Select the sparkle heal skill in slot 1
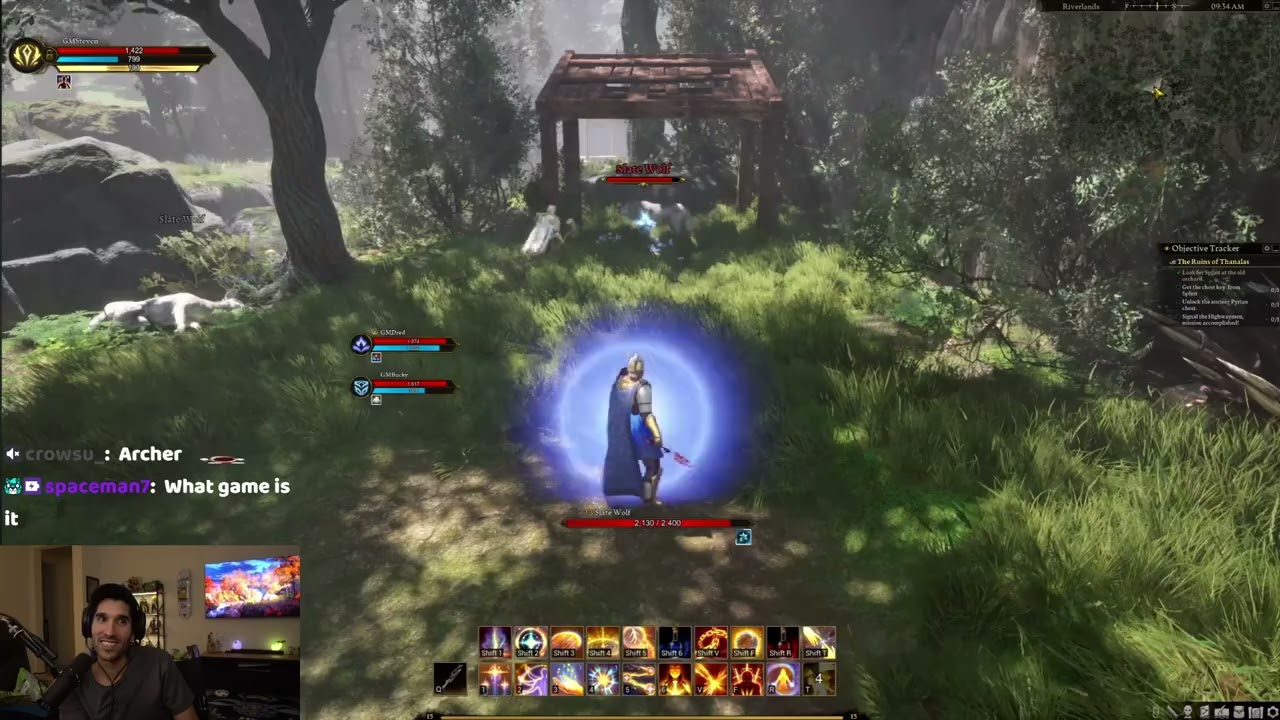The image size is (1280, 720). click(496, 679)
